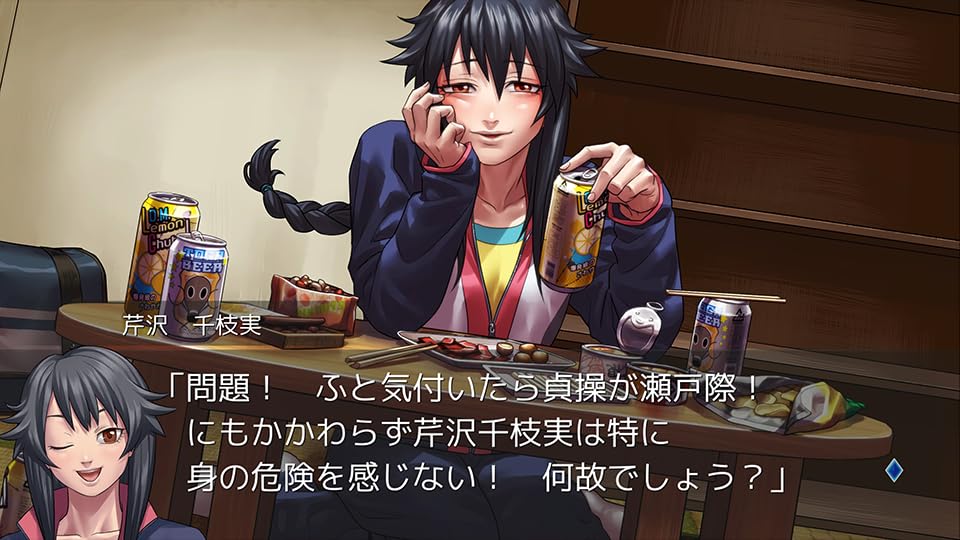Click the blue diamond advance-text indicator
Image resolution: width=960 pixels, height=540 pixels.
pyautogui.click(x=893, y=471)
